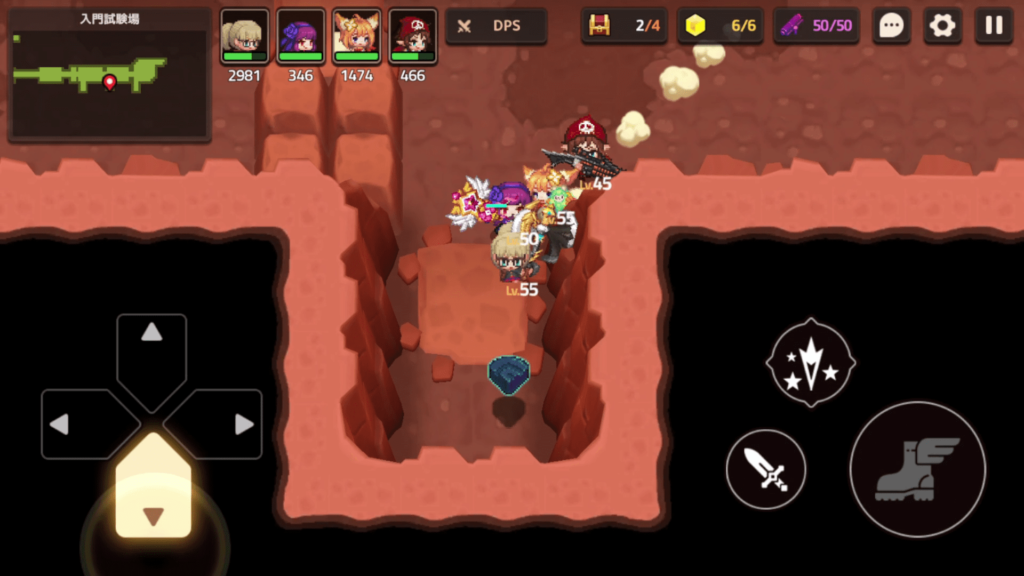
Task: Tap the d-pad right arrow
Action: (x=227, y=424)
